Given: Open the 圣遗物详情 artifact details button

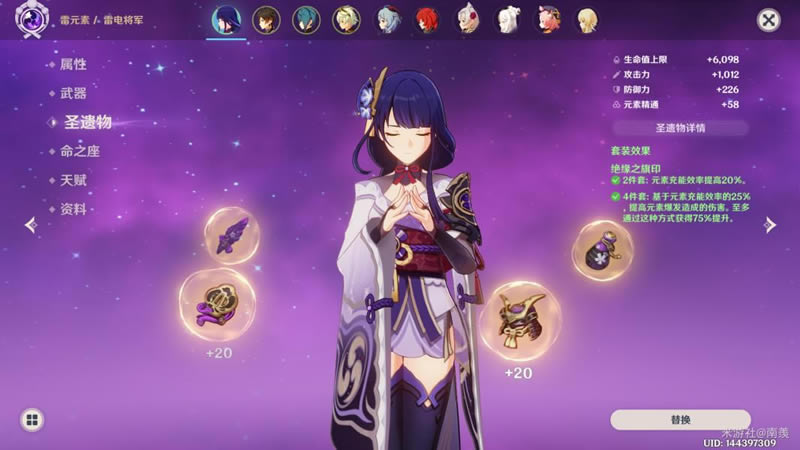Looking at the screenshot, I should coord(680,128).
